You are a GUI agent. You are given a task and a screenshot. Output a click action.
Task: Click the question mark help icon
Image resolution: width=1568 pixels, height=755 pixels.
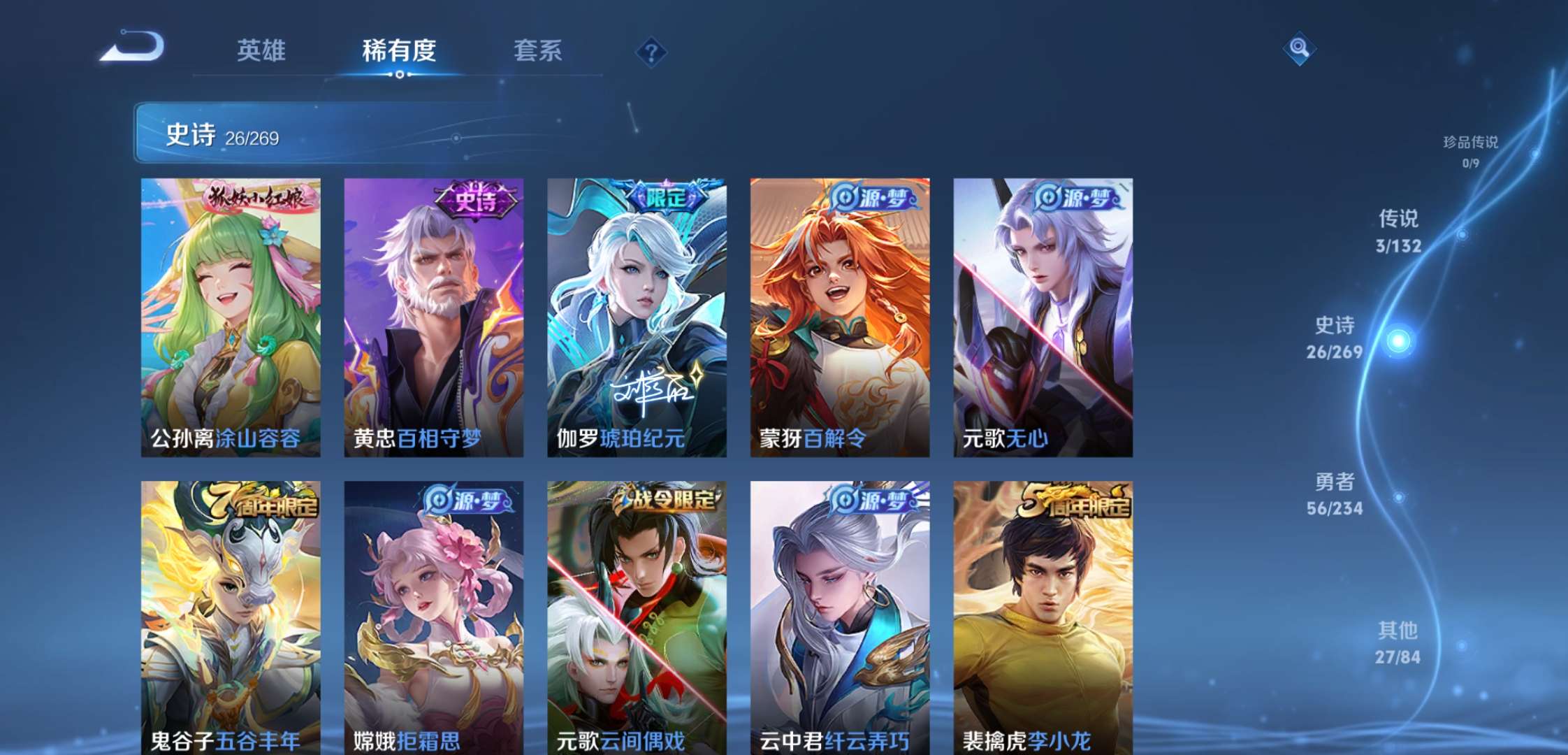click(x=651, y=52)
